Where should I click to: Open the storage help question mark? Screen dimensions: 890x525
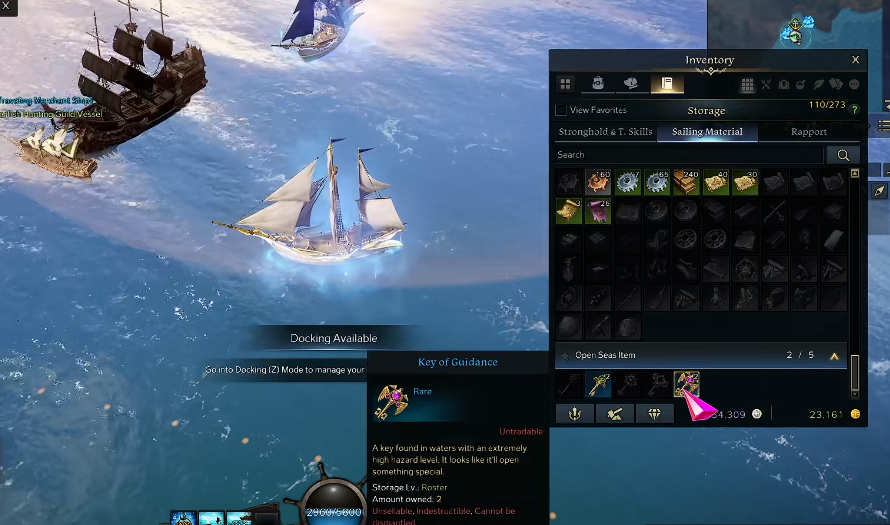pyautogui.click(x=852, y=106)
